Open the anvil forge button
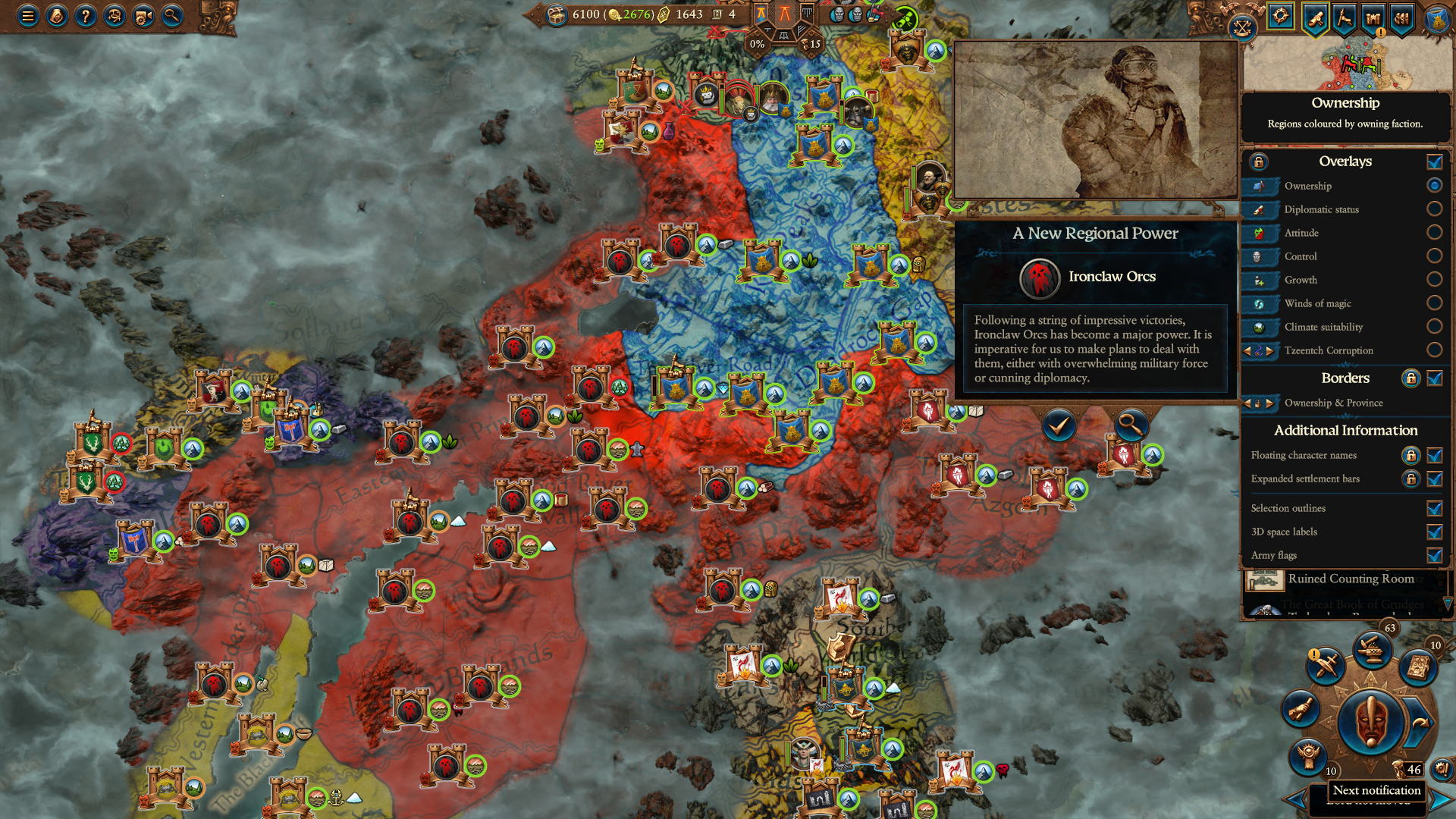The image size is (1456, 819). pyautogui.click(x=1372, y=650)
